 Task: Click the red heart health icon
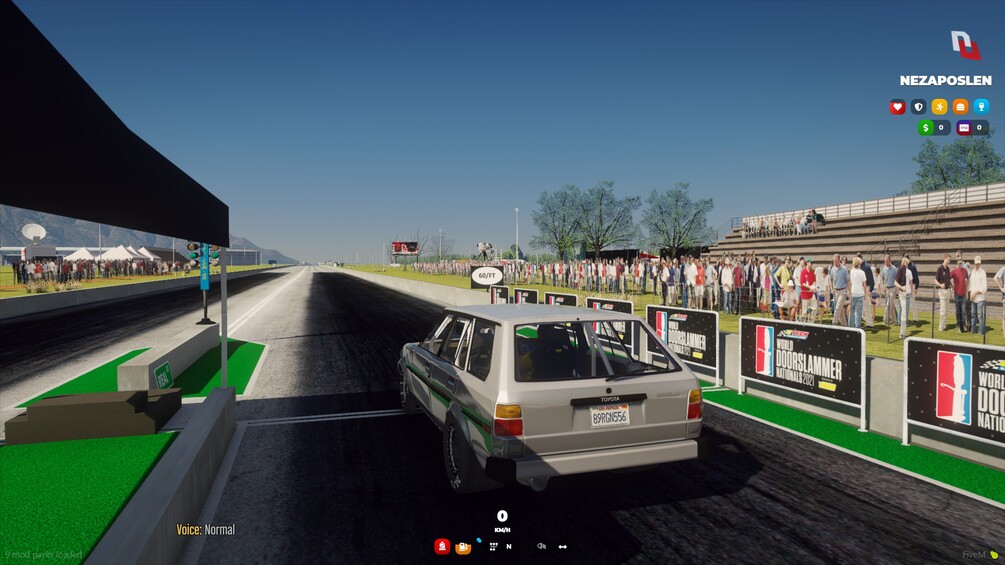tap(897, 107)
